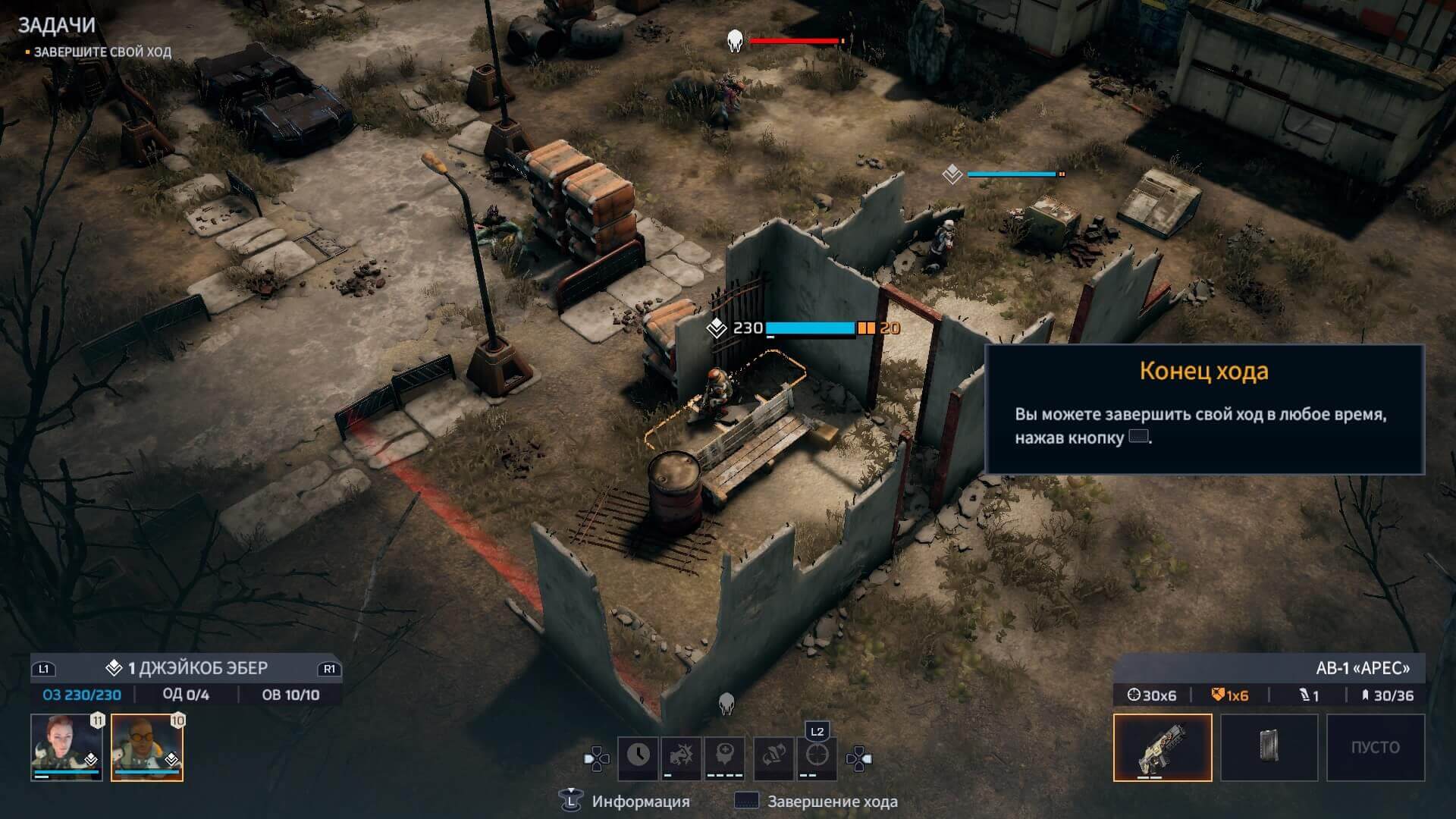Click the «Завершите свой ход» objective
This screenshot has height=819, width=1456.
pos(102,52)
